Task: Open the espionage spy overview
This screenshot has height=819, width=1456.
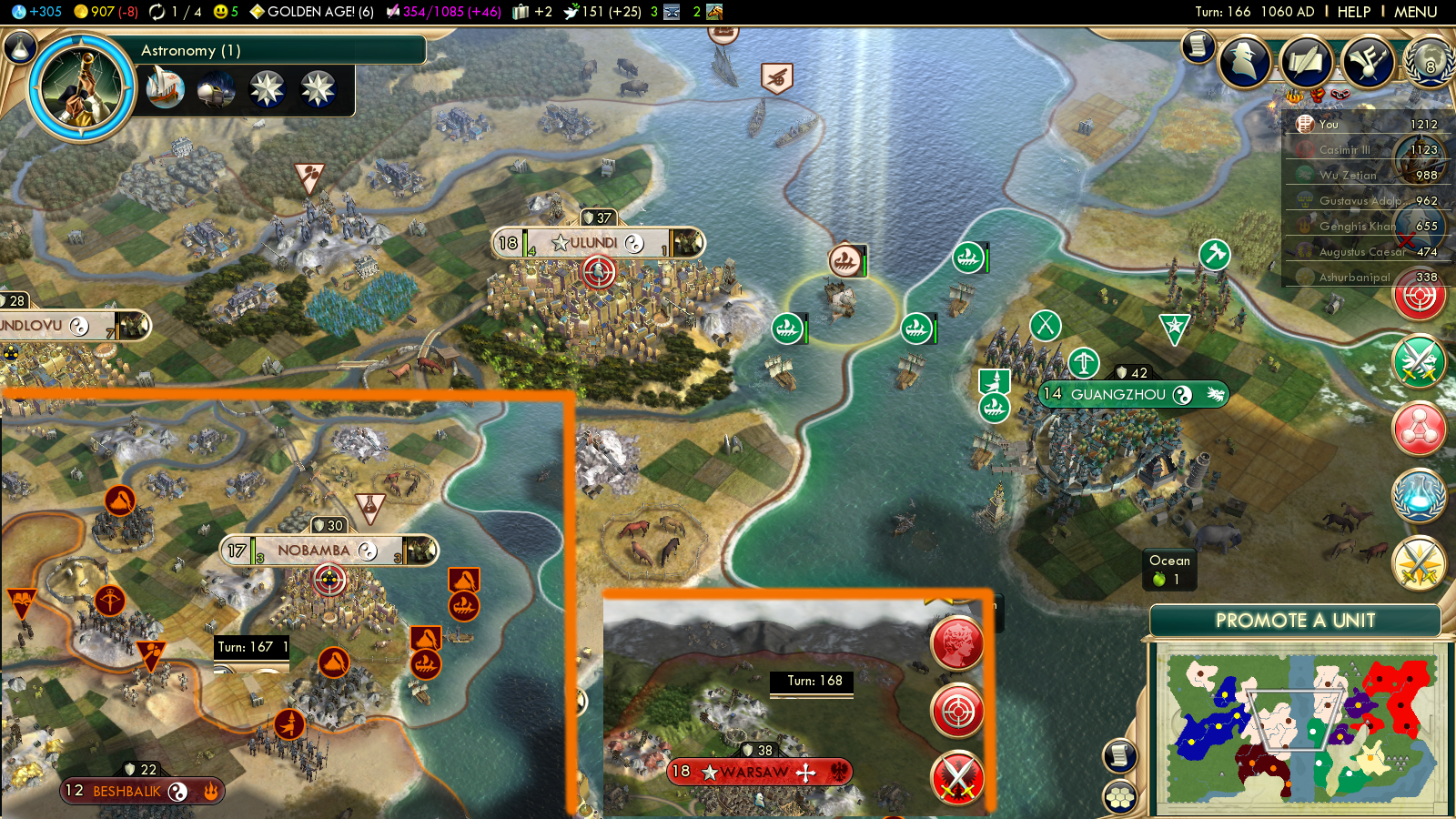Action: (x=1245, y=62)
